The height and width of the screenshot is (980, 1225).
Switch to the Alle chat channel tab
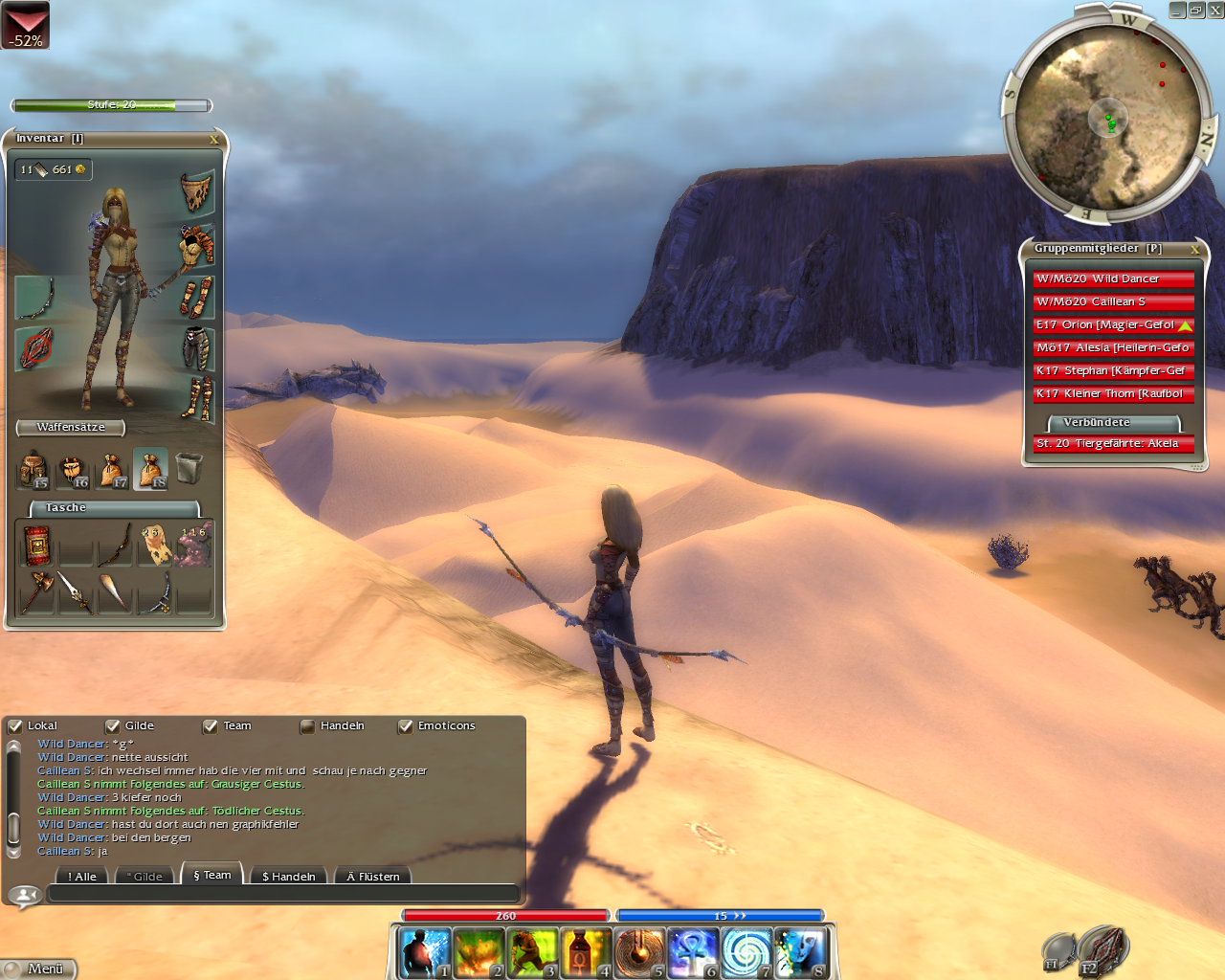82,876
